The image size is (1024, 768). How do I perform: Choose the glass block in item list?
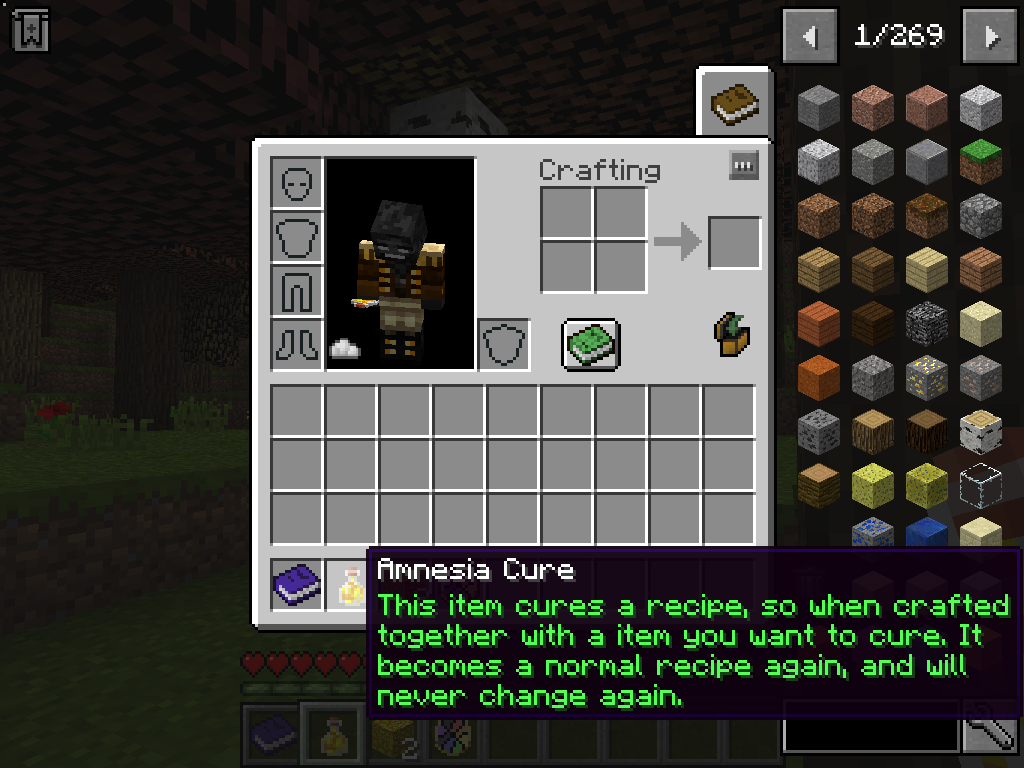tap(981, 485)
